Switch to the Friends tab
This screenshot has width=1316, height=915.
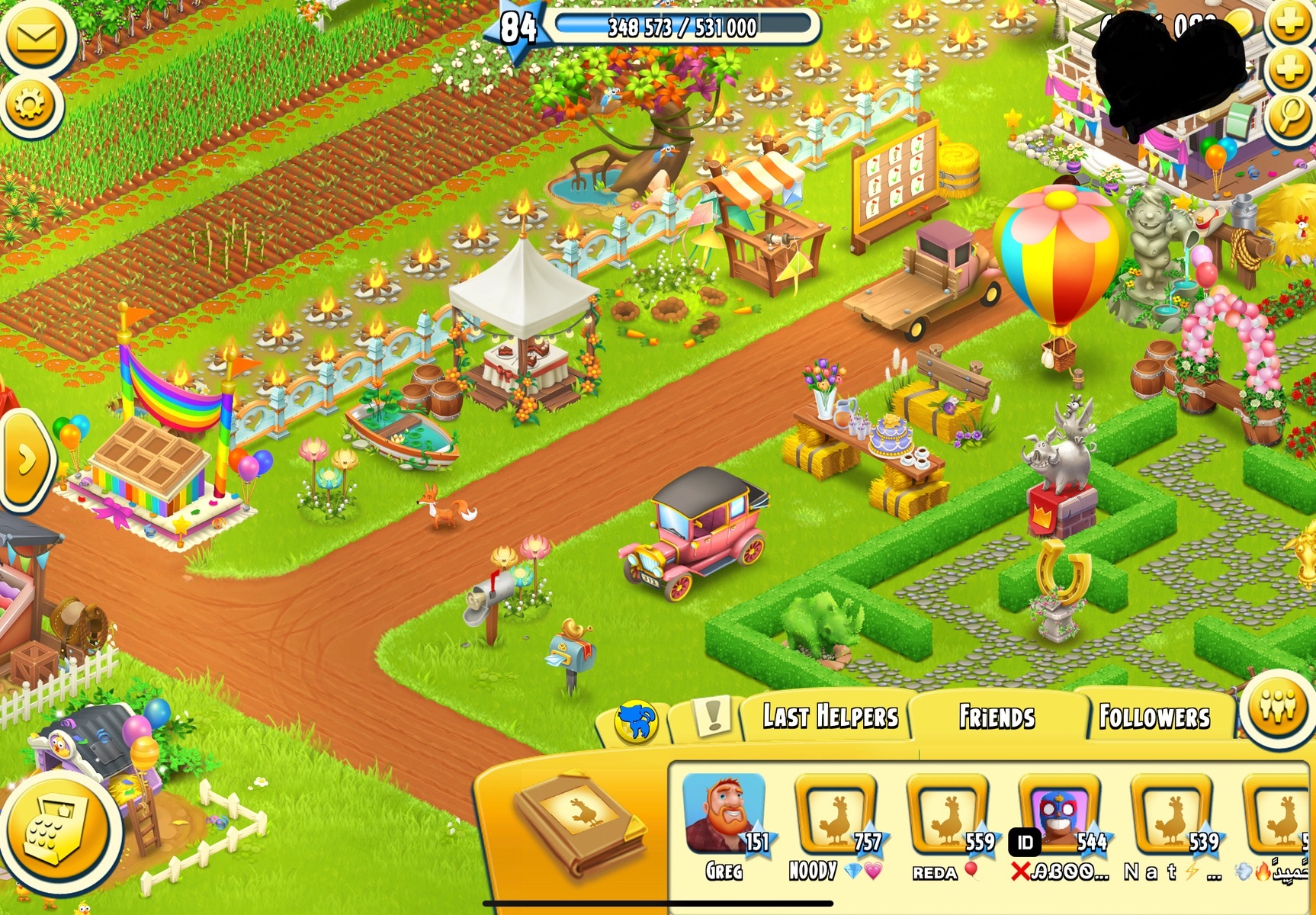[997, 717]
